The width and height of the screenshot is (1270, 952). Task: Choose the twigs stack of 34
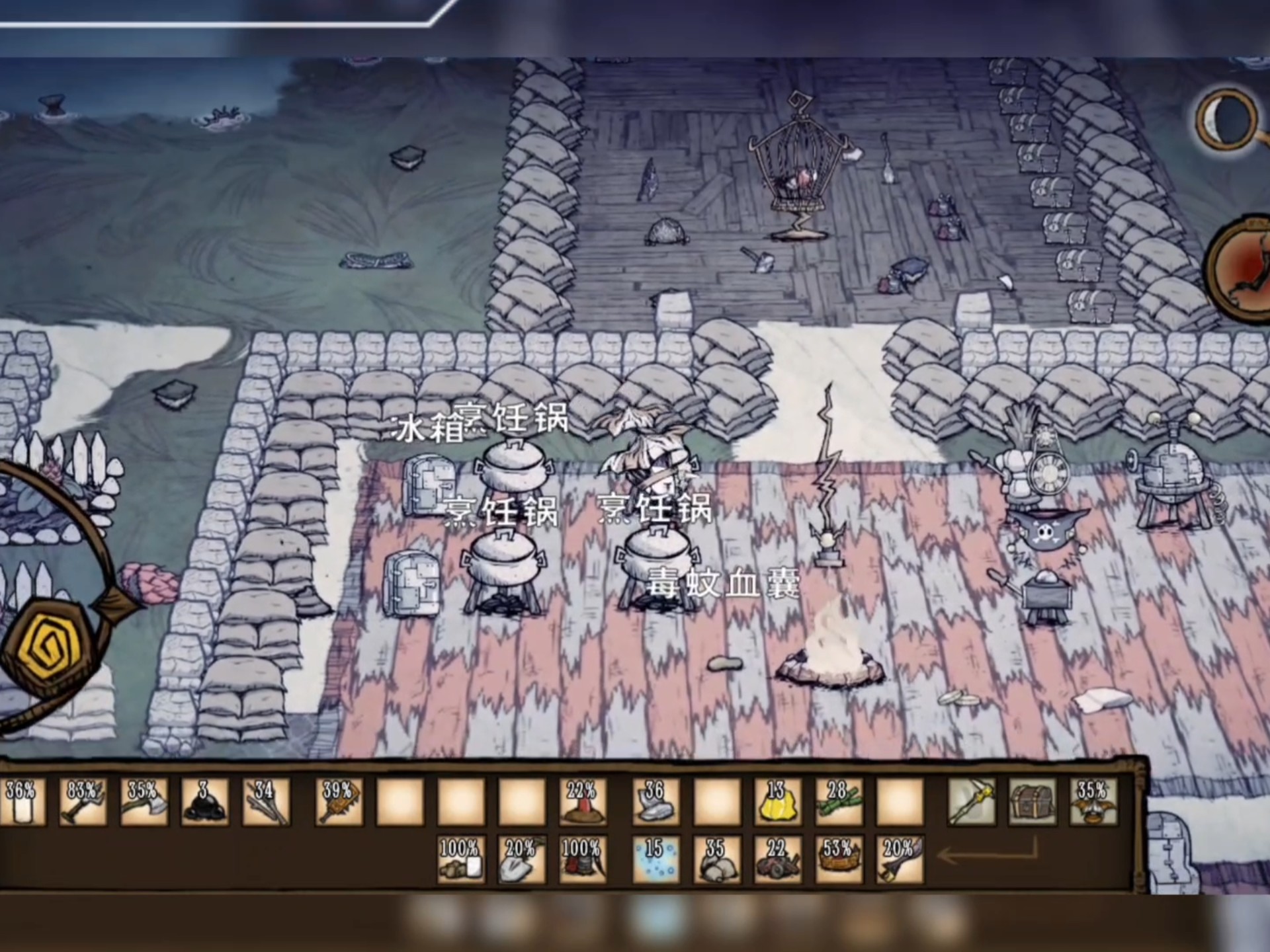pyautogui.click(x=265, y=801)
